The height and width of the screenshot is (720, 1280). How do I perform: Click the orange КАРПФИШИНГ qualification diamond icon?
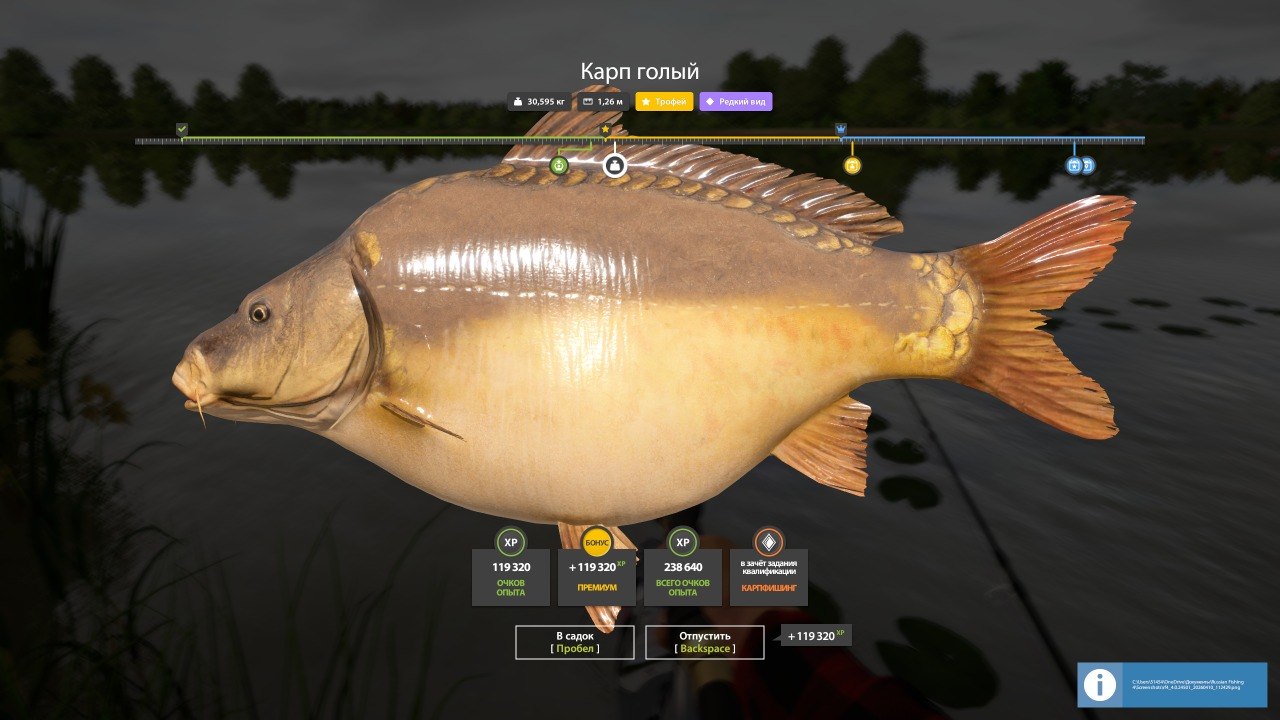(765, 543)
